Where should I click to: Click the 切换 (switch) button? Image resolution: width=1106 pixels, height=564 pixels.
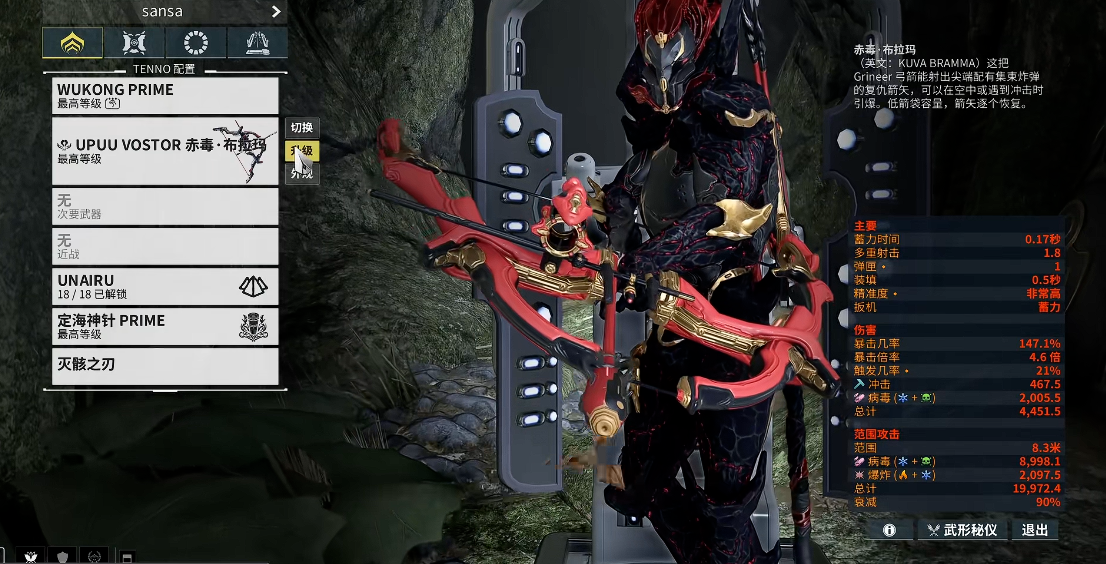[x=302, y=128]
